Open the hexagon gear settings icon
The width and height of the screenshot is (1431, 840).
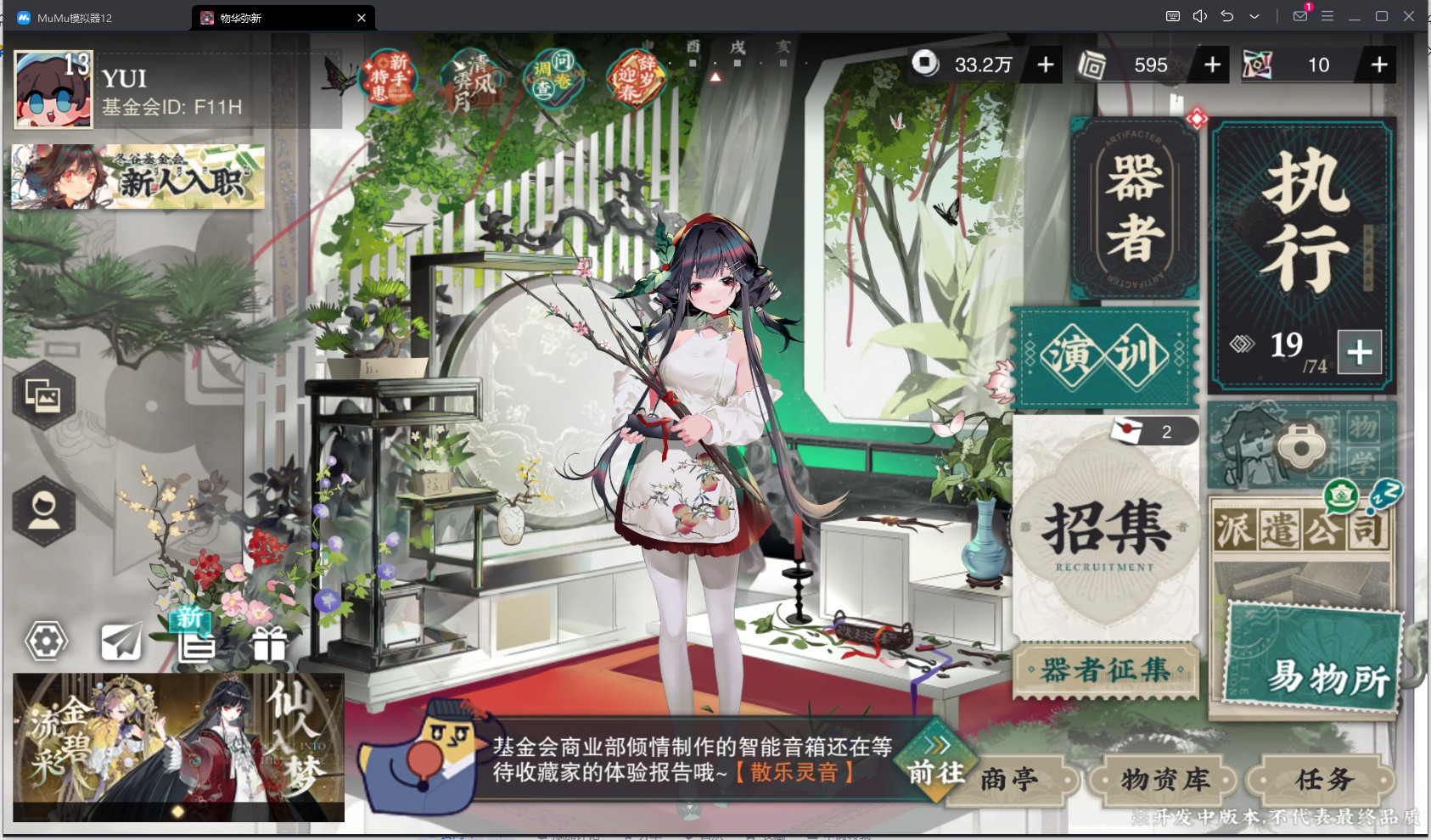point(46,641)
